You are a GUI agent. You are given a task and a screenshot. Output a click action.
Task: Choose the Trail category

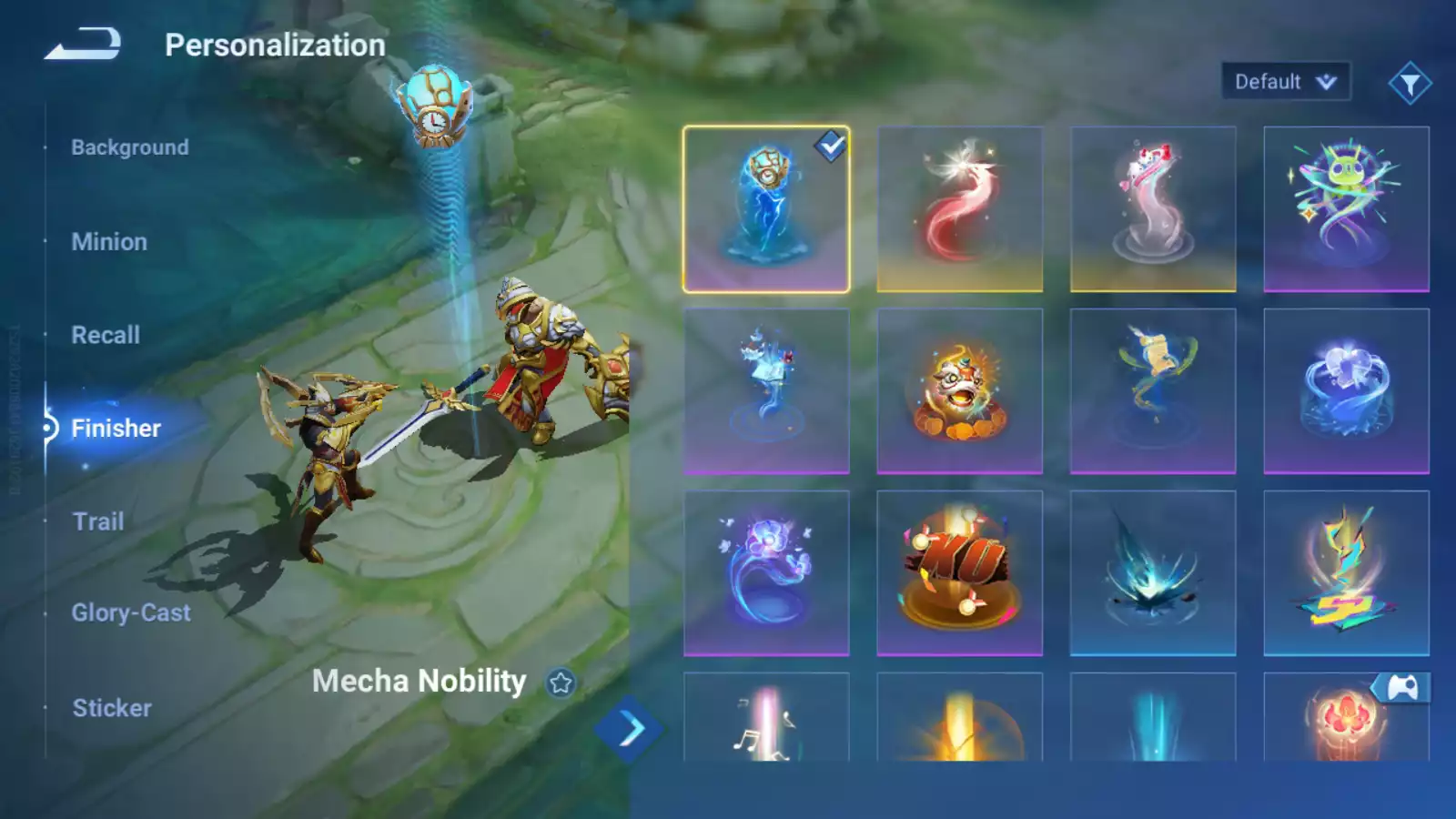(98, 521)
